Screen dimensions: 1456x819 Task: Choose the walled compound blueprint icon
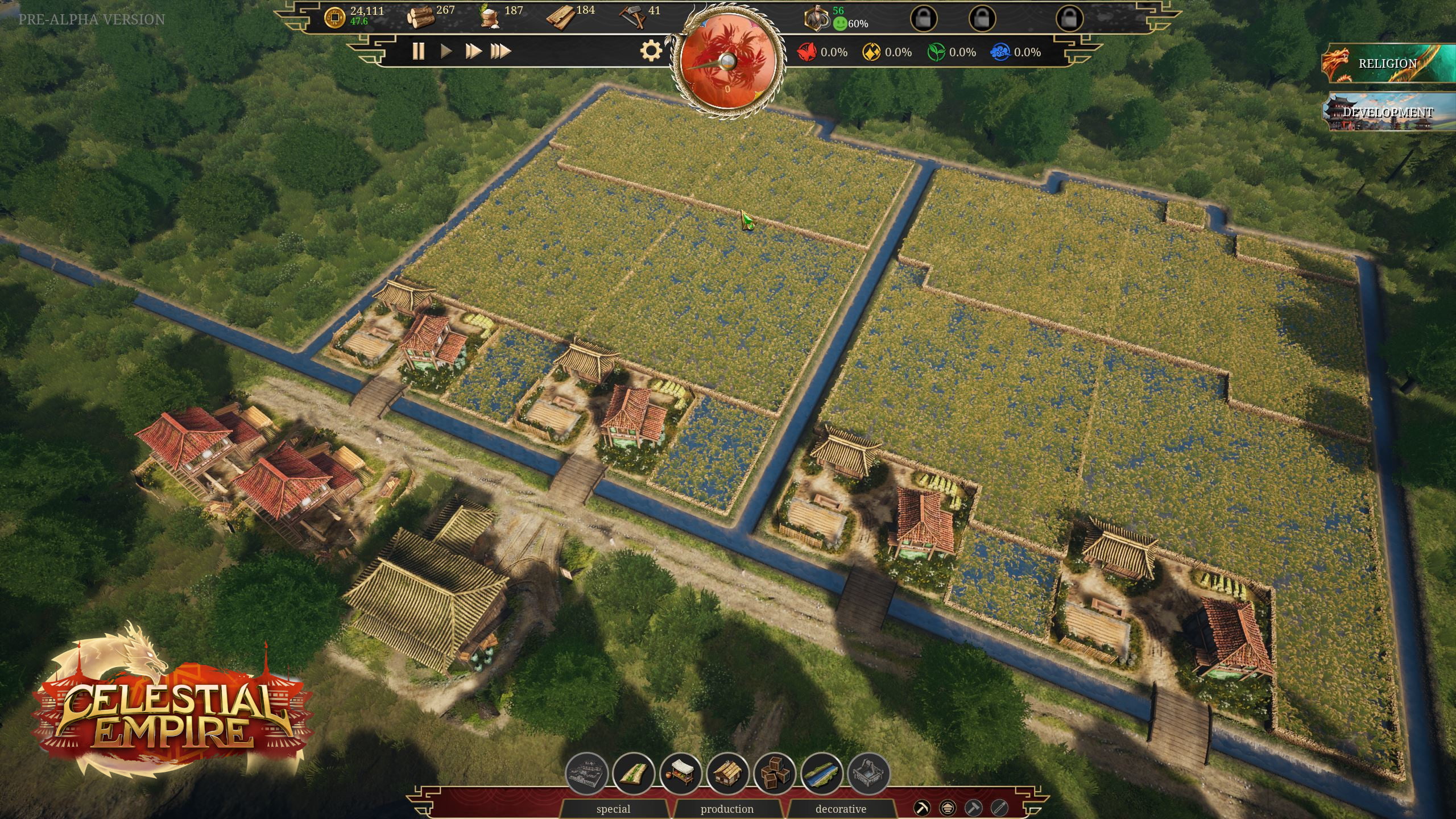click(x=586, y=773)
